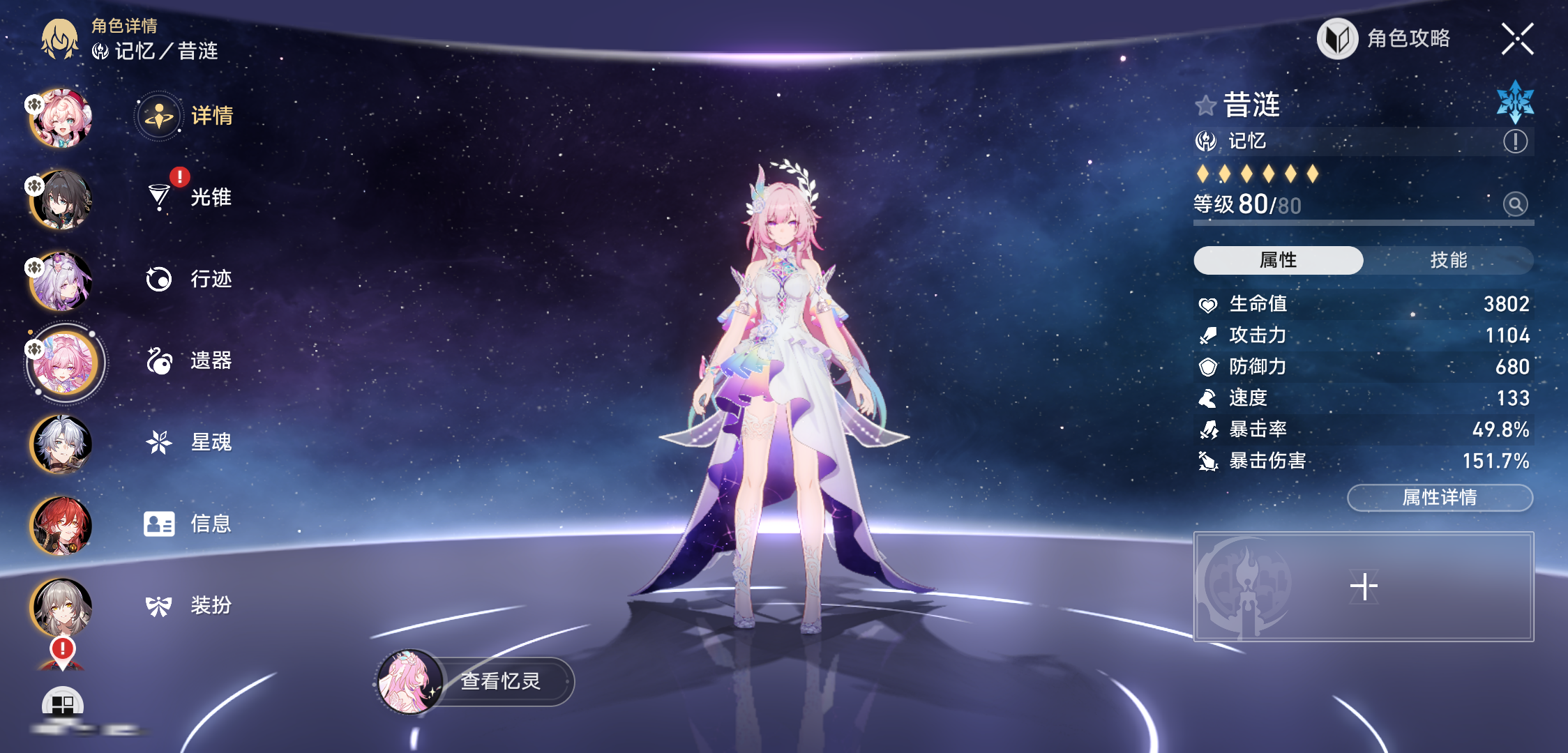Click the magnifier icon next to level

coord(1515,204)
